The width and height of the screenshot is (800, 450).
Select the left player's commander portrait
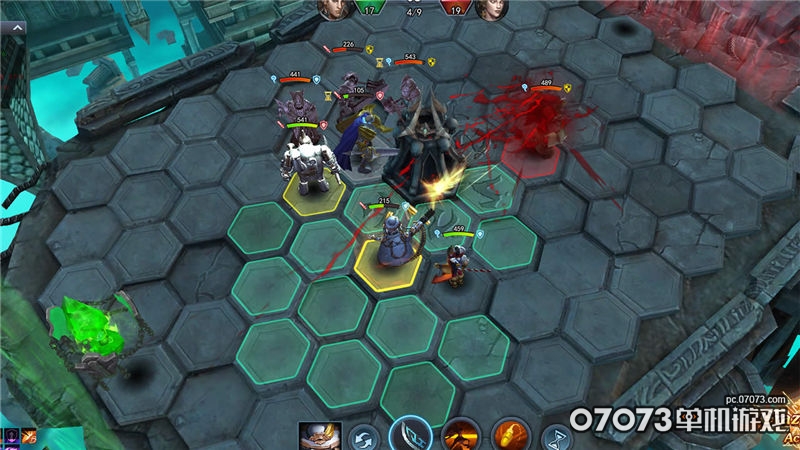(x=330, y=8)
